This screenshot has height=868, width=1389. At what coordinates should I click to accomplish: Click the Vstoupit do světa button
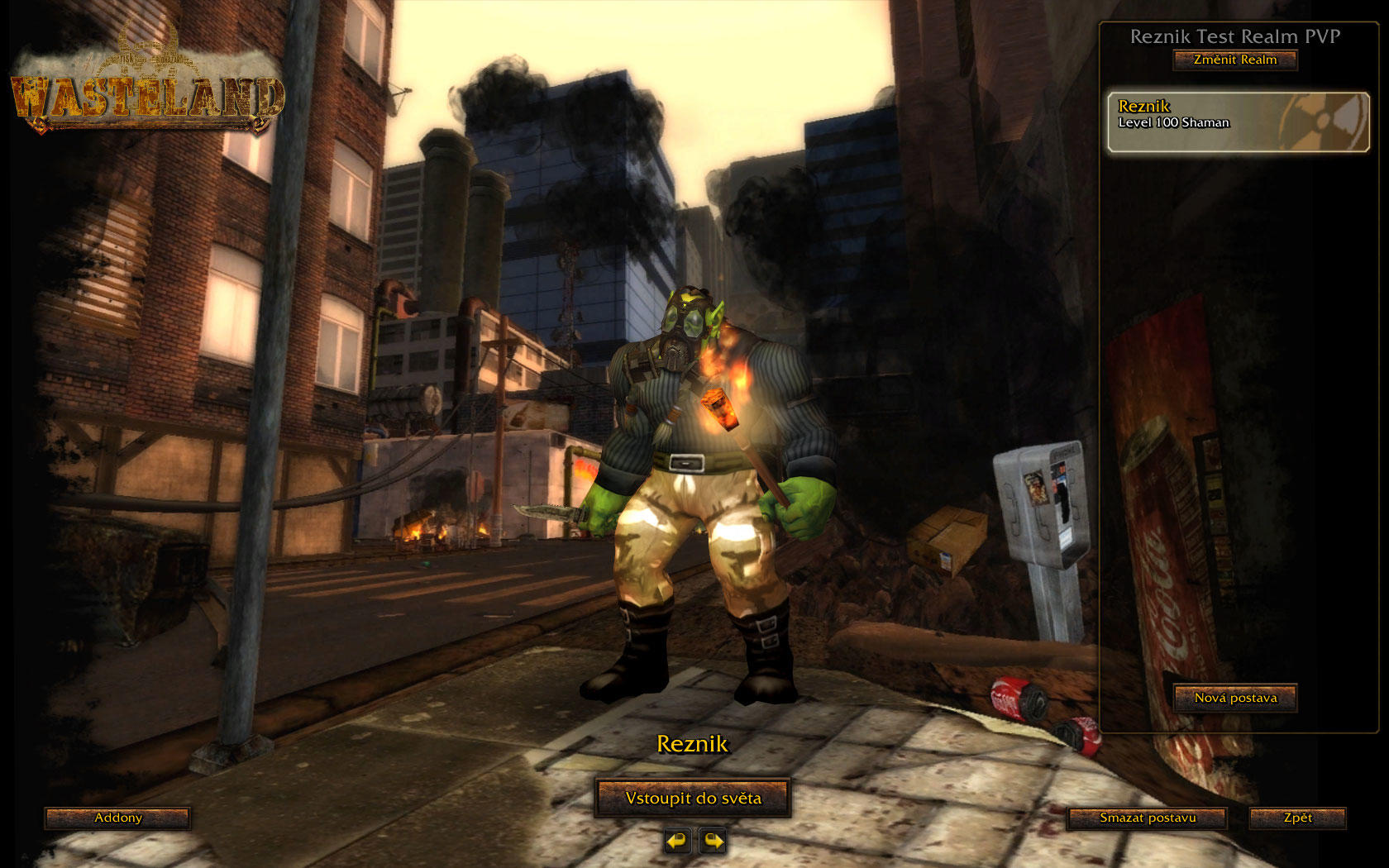(693, 799)
